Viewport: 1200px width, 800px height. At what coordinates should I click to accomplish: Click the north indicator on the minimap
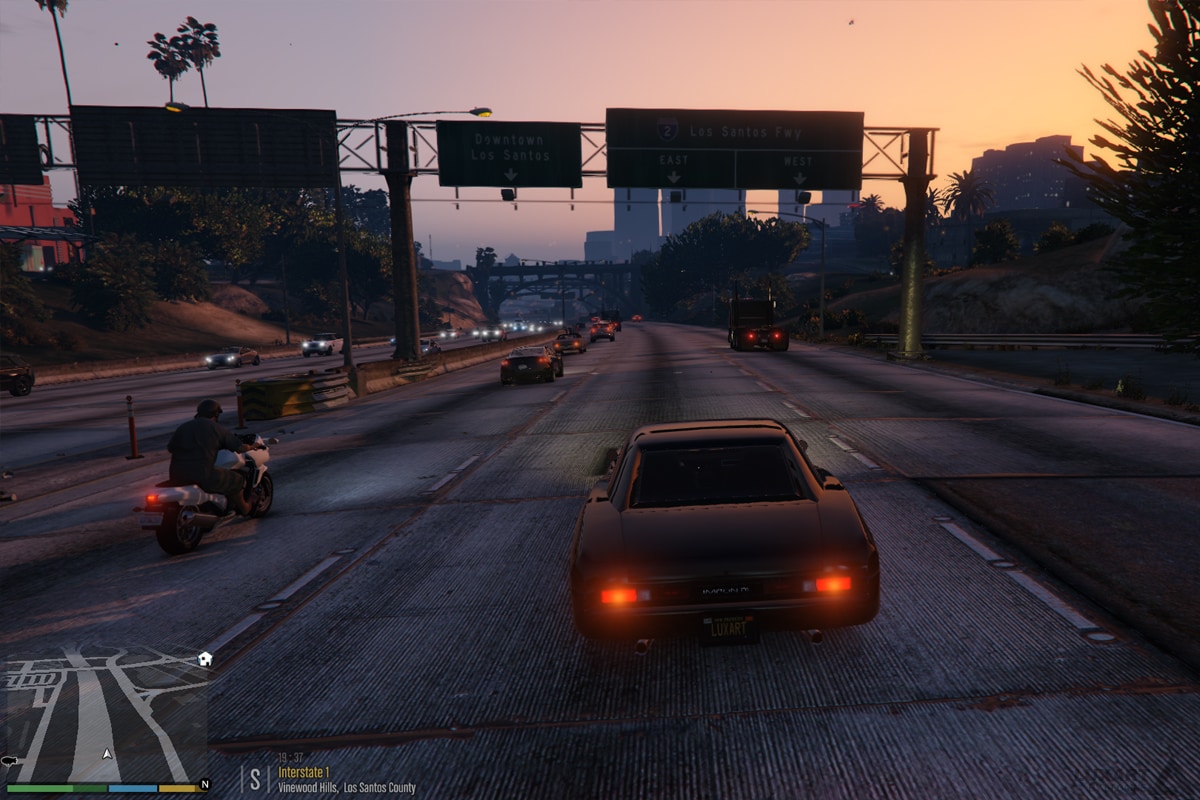click(x=204, y=785)
